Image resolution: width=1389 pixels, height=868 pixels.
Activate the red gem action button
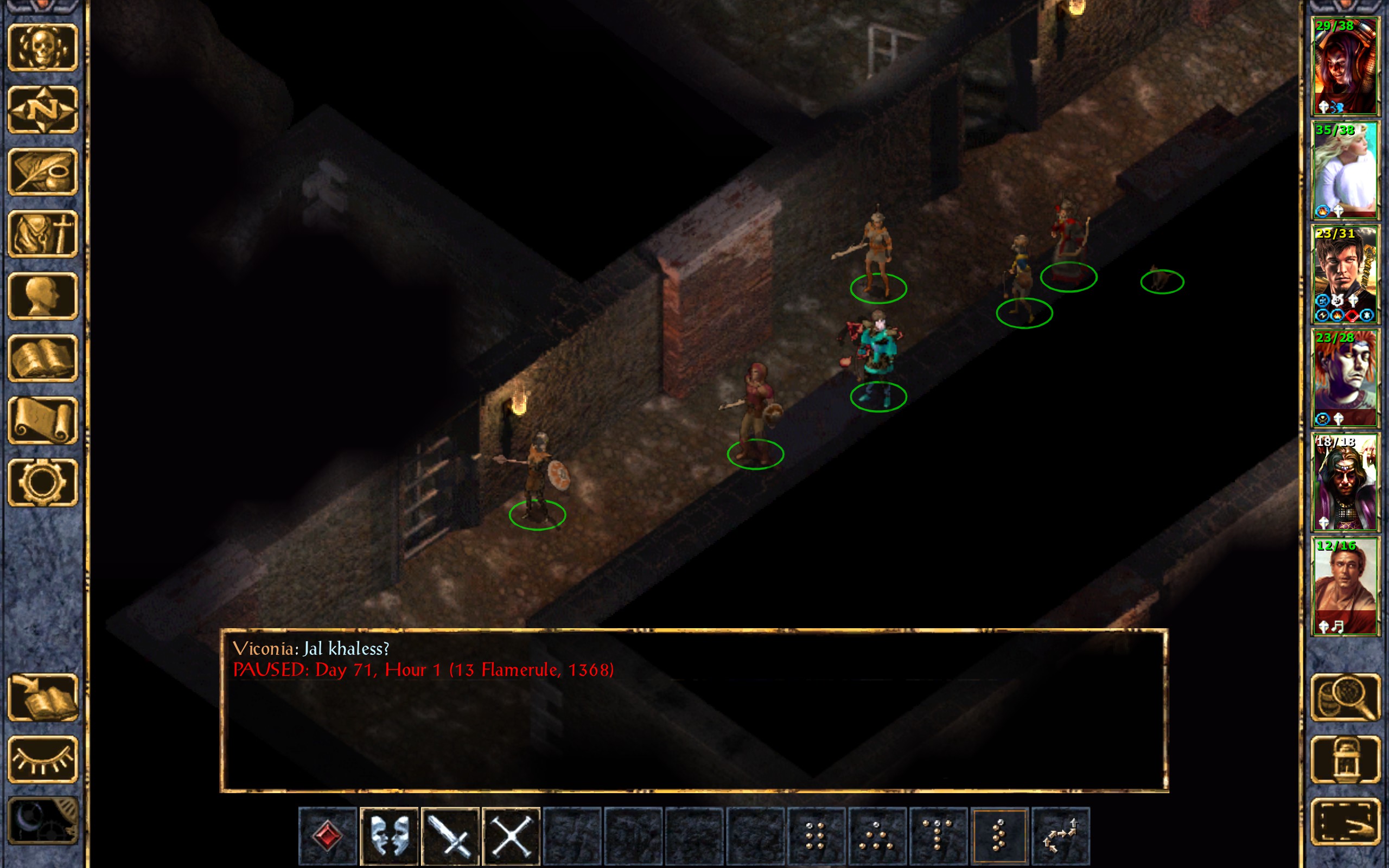pos(328,836)
